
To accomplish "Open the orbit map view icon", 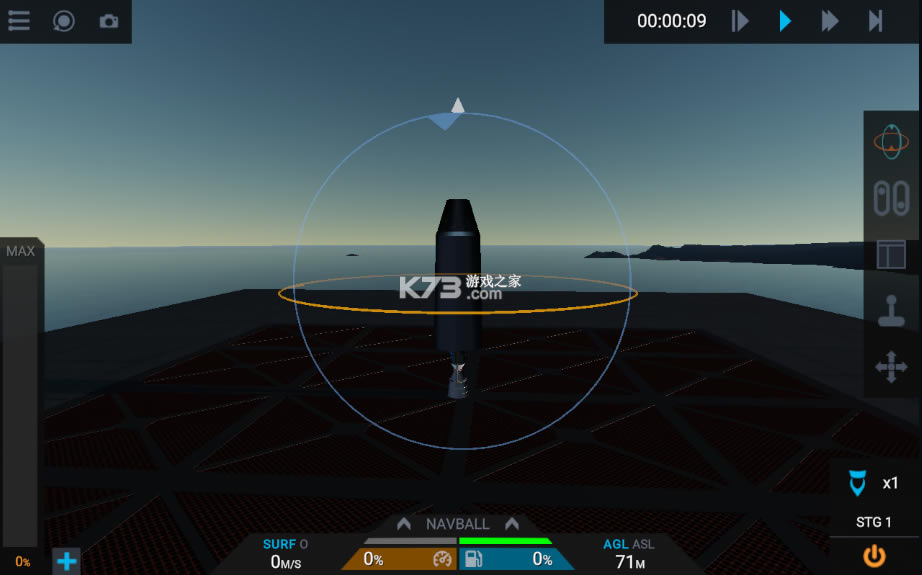I will [890, 142].
